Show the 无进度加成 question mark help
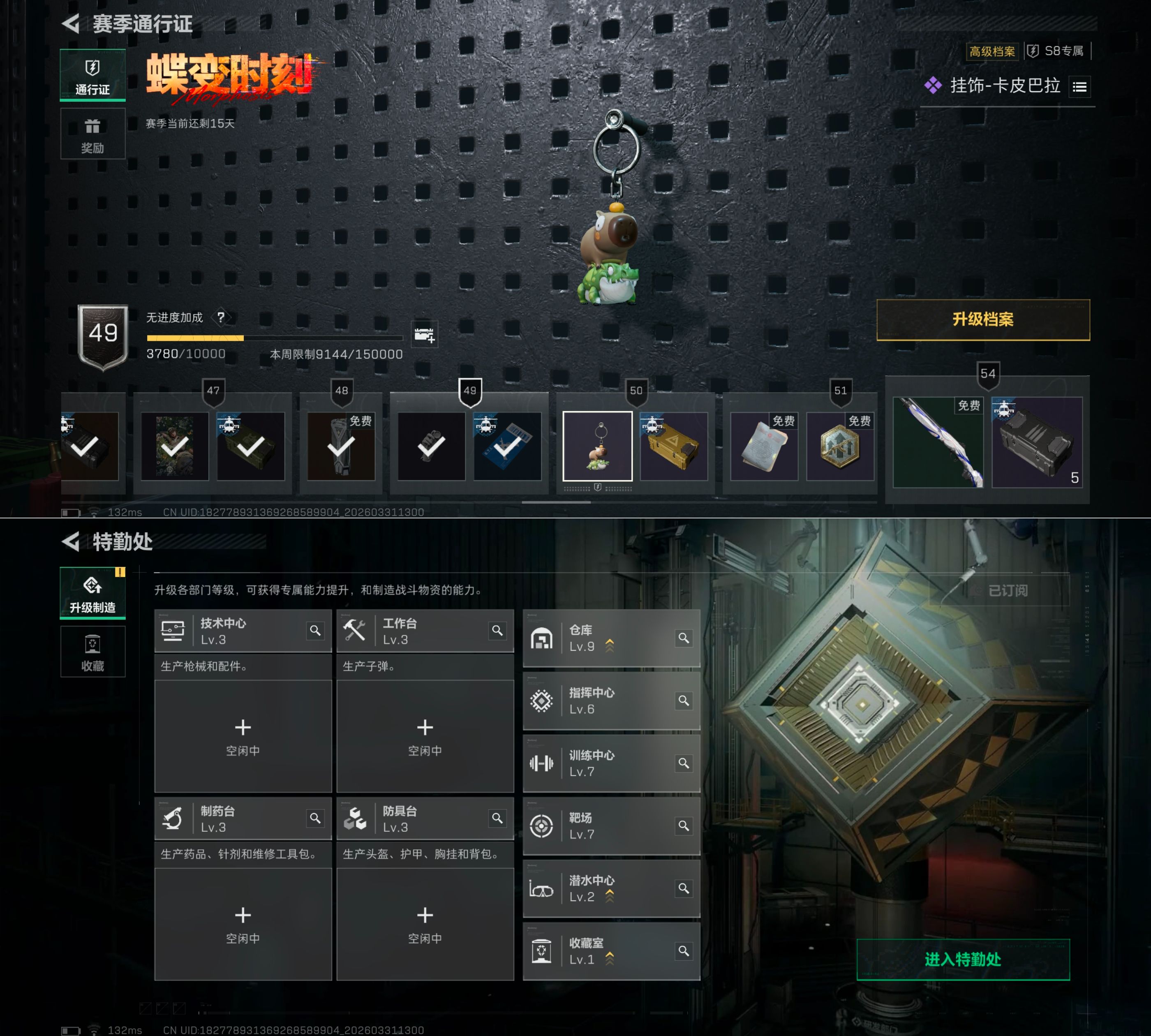Screen dimensions: 1151x1036 click(221, 317)
